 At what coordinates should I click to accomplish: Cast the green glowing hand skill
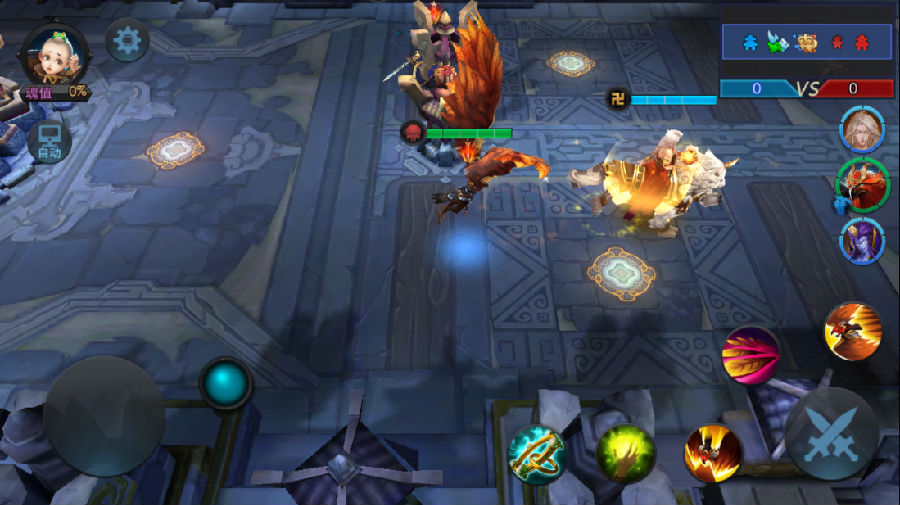click(626, 453)
